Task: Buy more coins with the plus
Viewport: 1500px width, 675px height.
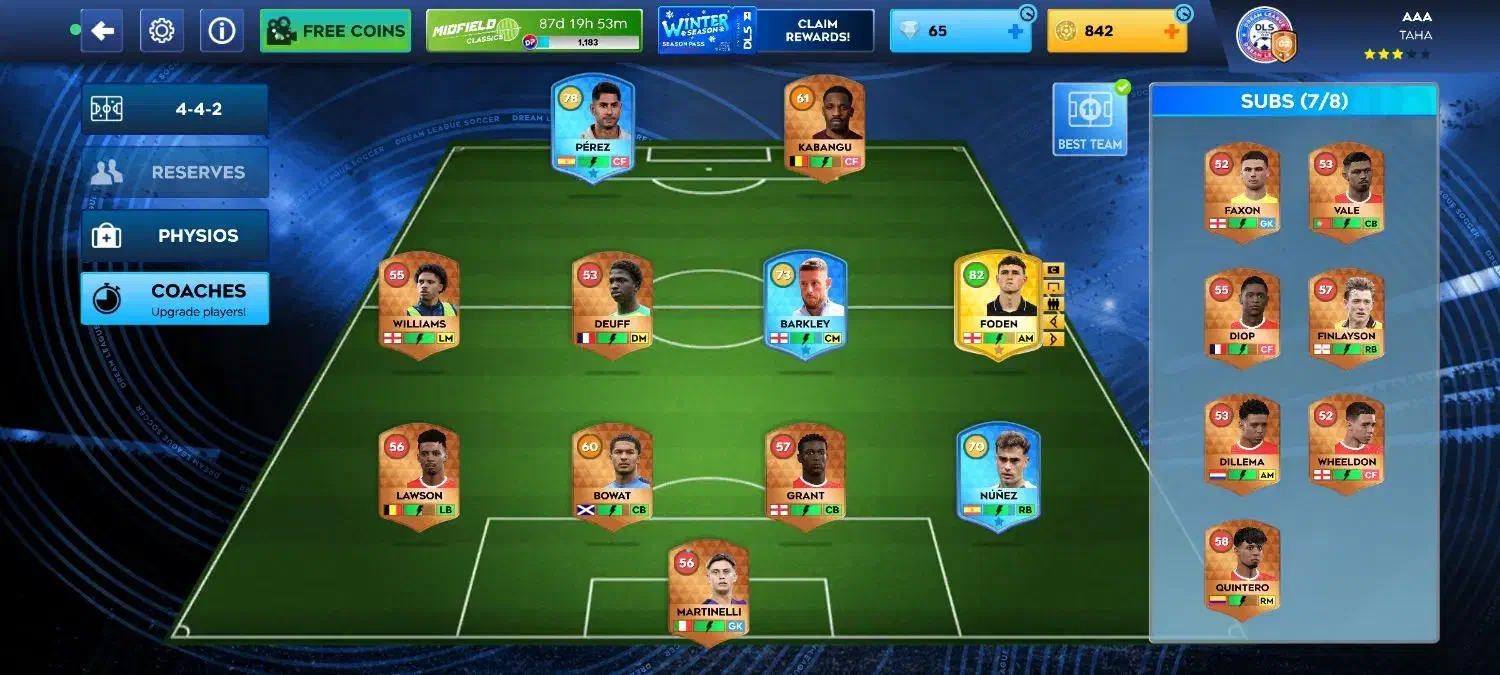Action: coord(1172,31)
